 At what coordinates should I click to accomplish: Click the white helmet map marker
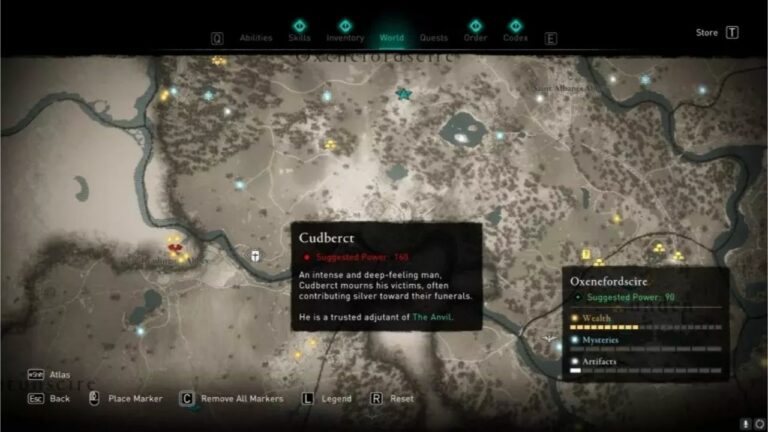click(x=257, y=256)
